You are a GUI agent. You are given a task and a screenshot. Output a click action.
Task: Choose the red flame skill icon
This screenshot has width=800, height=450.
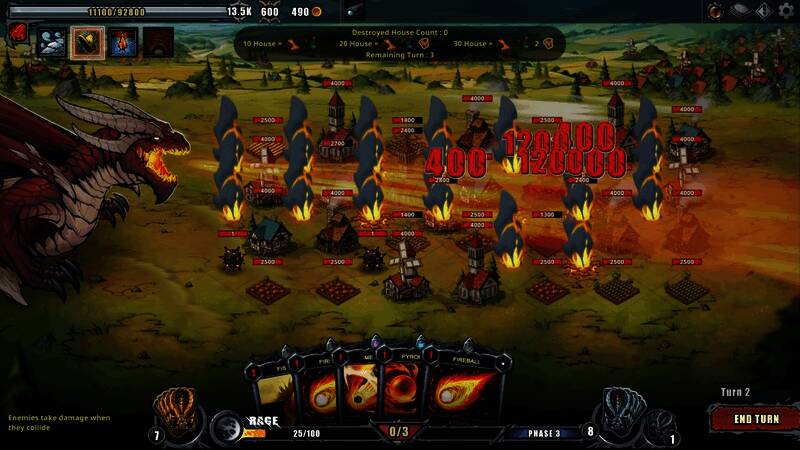[122, 42]
